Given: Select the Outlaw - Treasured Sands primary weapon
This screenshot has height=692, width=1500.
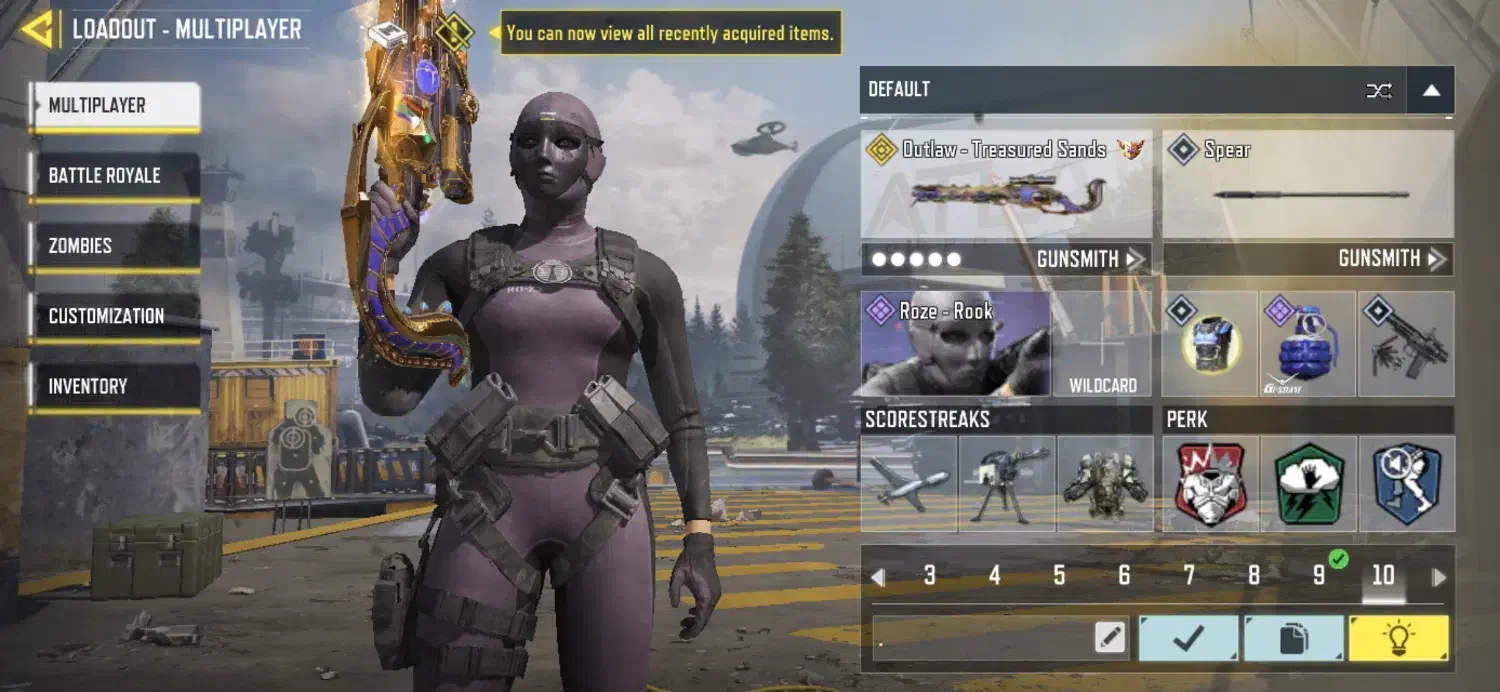Looking at the screenshot, I should click(1006, 185).
